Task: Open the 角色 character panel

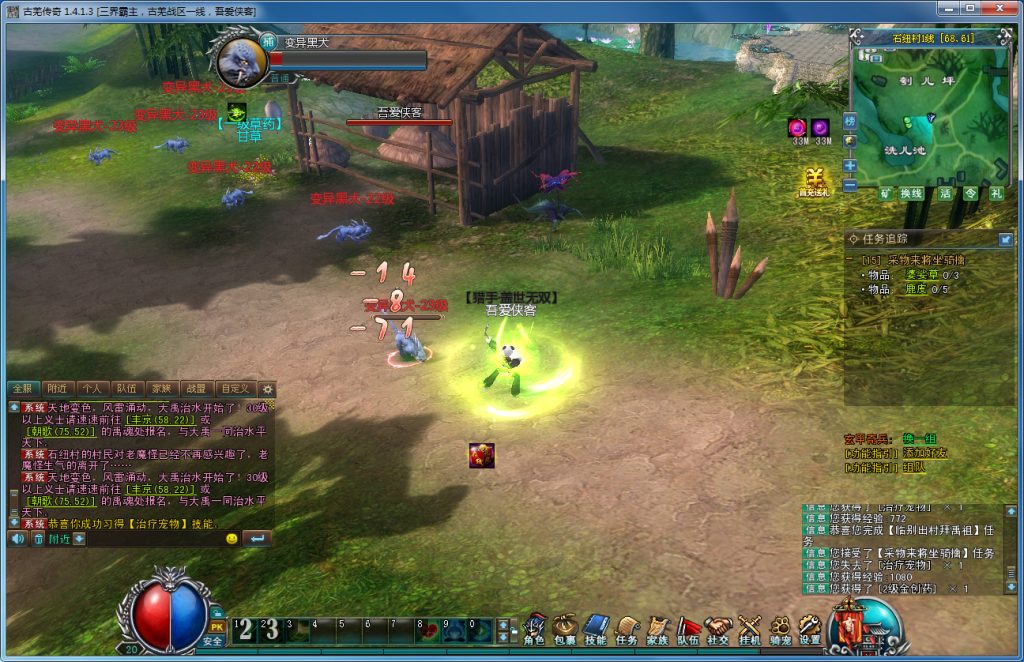Action: tap(533, 628)
